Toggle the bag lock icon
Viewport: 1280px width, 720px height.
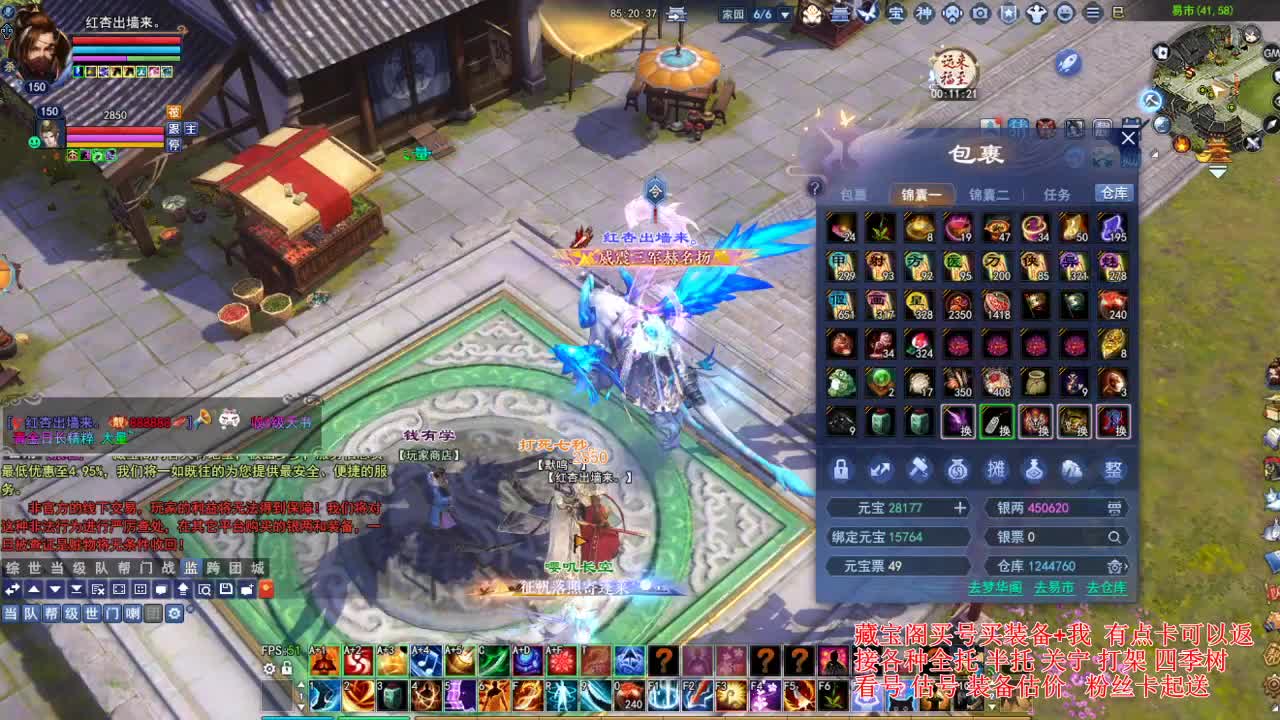[x=840, y=471]
